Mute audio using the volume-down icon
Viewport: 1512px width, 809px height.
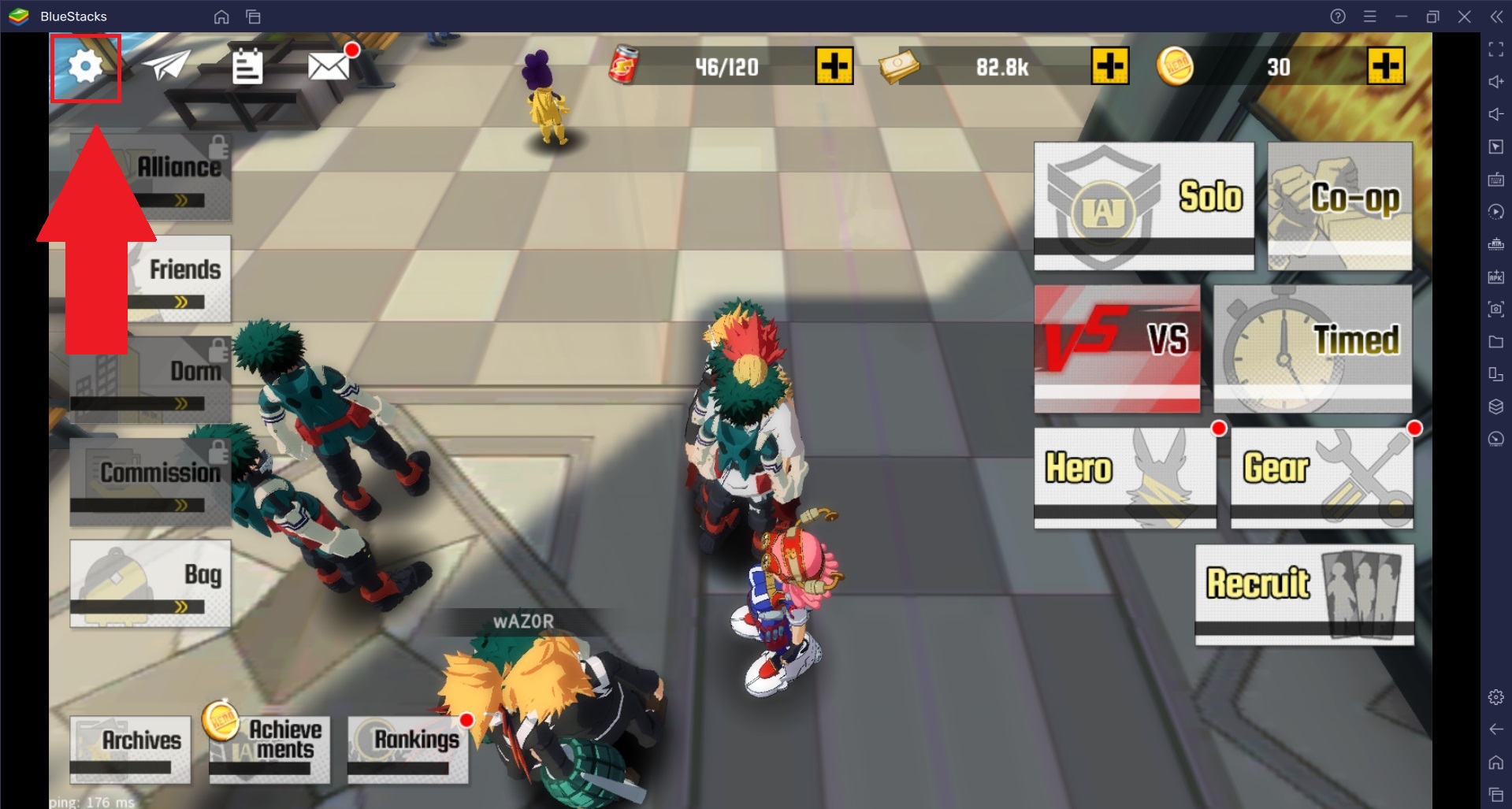(1495, 114)
